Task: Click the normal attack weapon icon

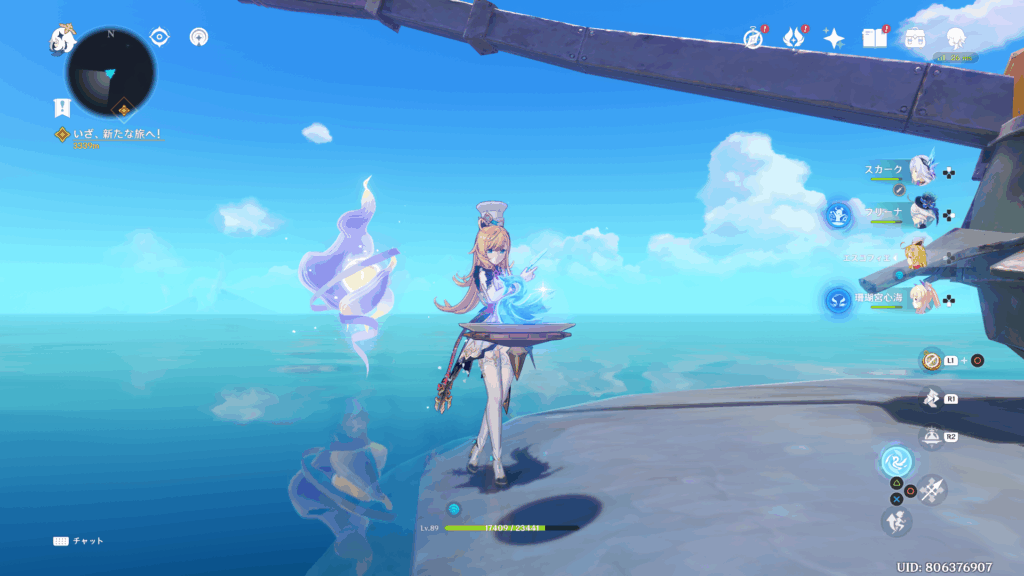Action: click(932, 489)
